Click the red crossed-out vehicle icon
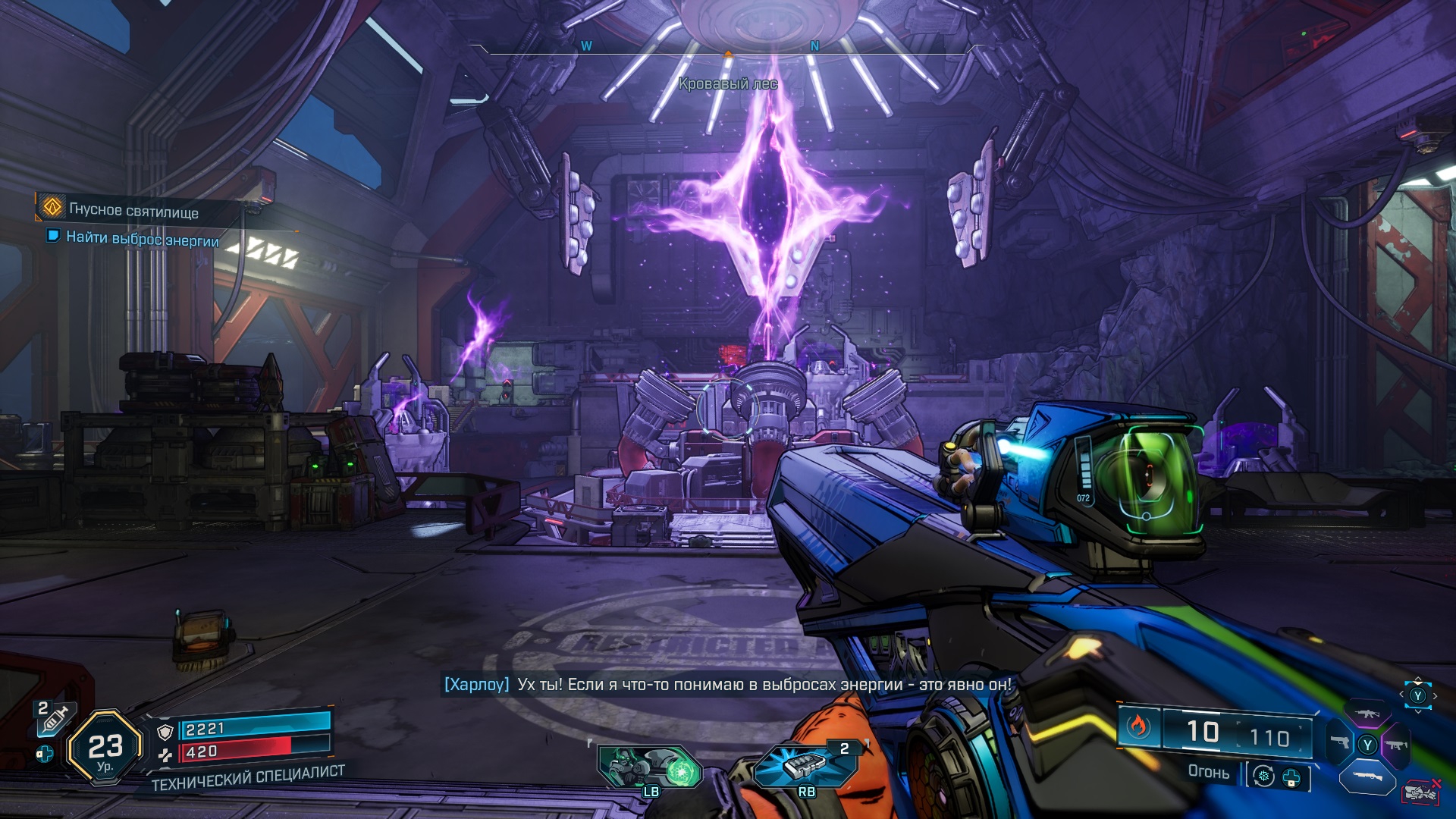This screenshot has height=819, width=1456. (x=1422, y=792)
